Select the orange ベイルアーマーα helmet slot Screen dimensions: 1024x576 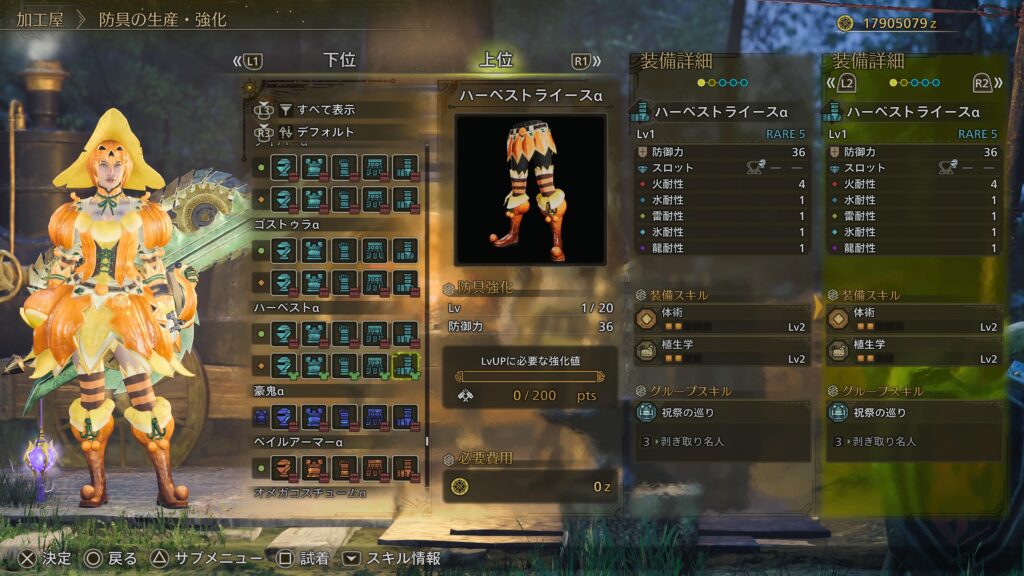tap(285, 467)
